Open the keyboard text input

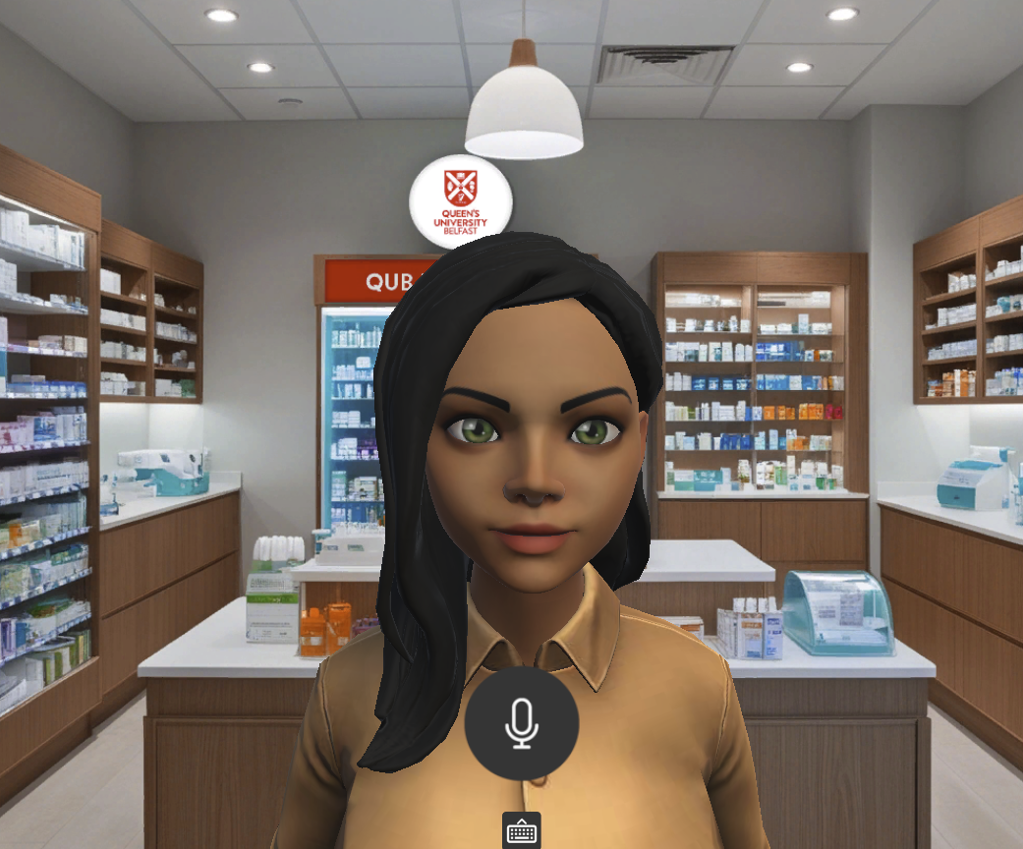521,831
